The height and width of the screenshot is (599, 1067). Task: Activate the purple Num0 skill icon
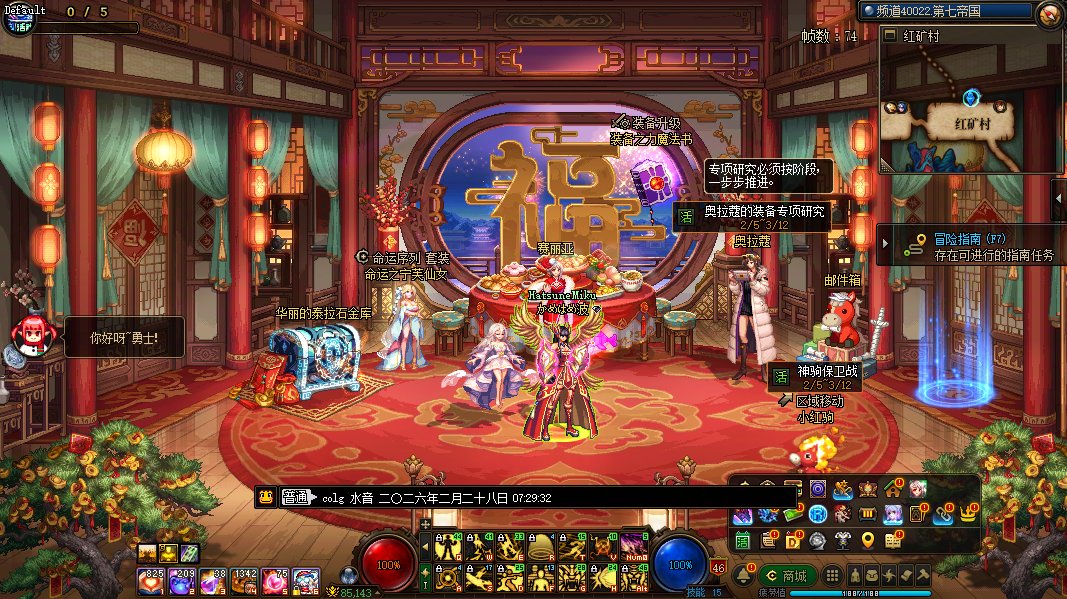point(634,546)
